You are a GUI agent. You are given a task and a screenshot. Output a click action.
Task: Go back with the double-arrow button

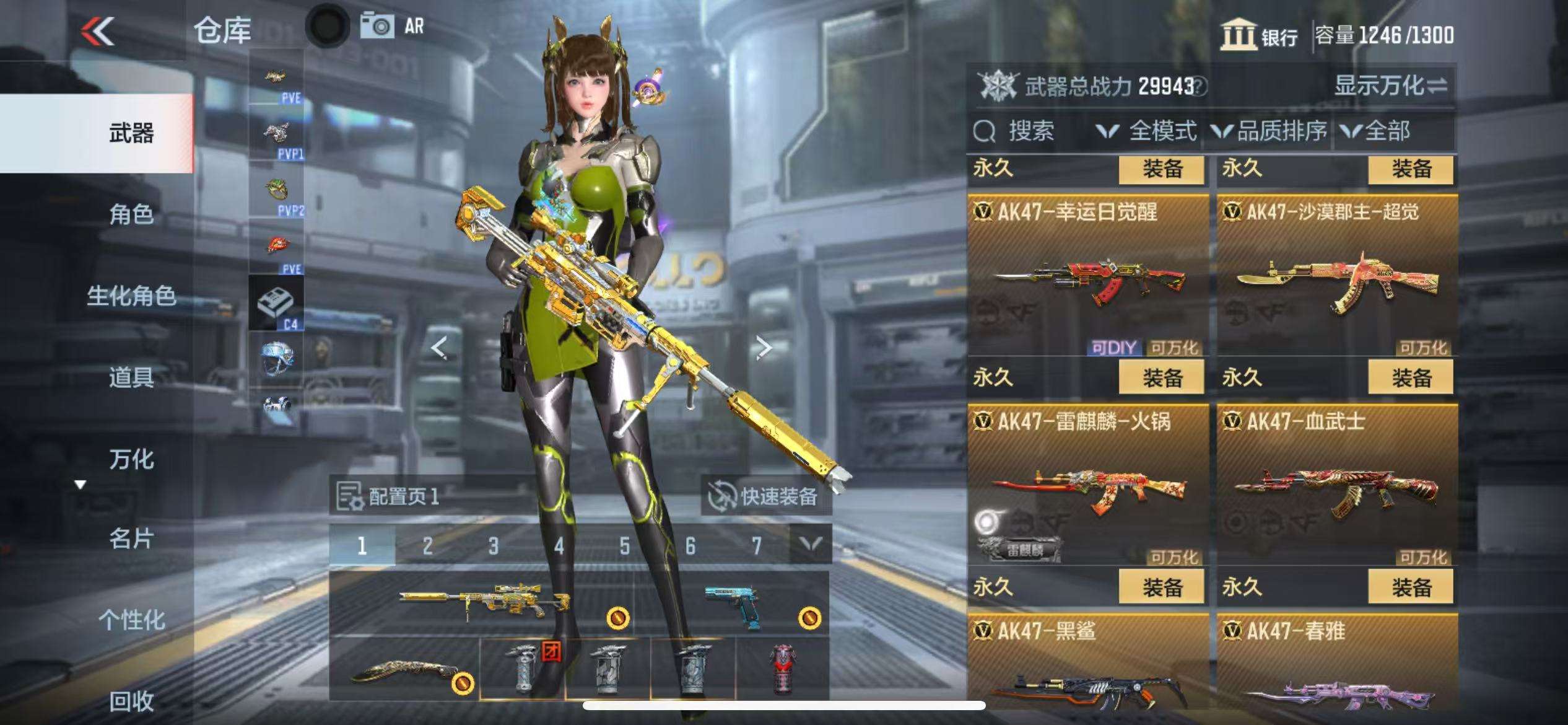[x=98, y=31]
